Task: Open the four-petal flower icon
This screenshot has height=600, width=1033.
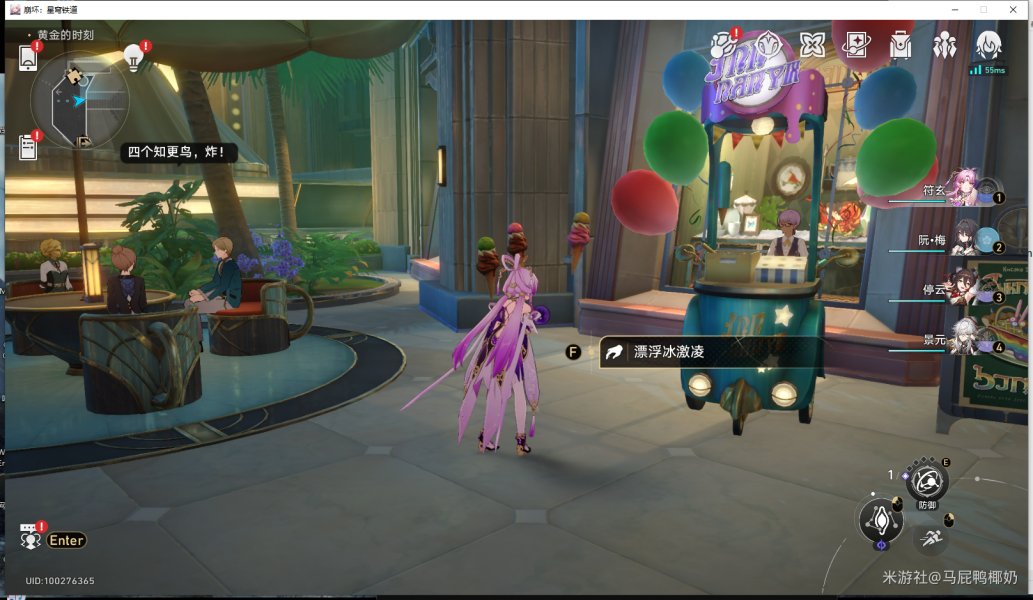Action: tap(812, 45)
